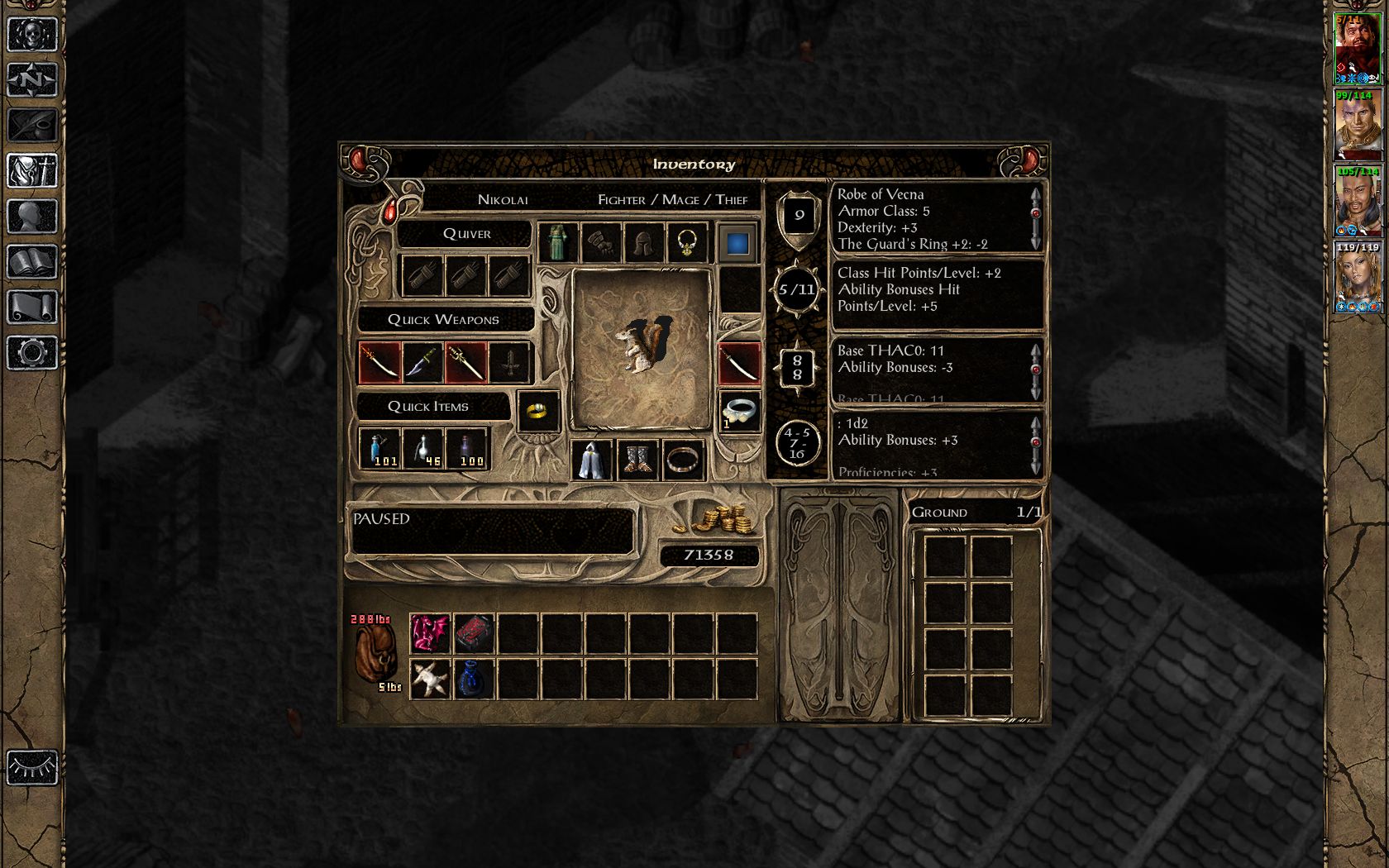Select the gold amulet equipment slot
This screenshot has width=1389, height=868.
point(687,243)
